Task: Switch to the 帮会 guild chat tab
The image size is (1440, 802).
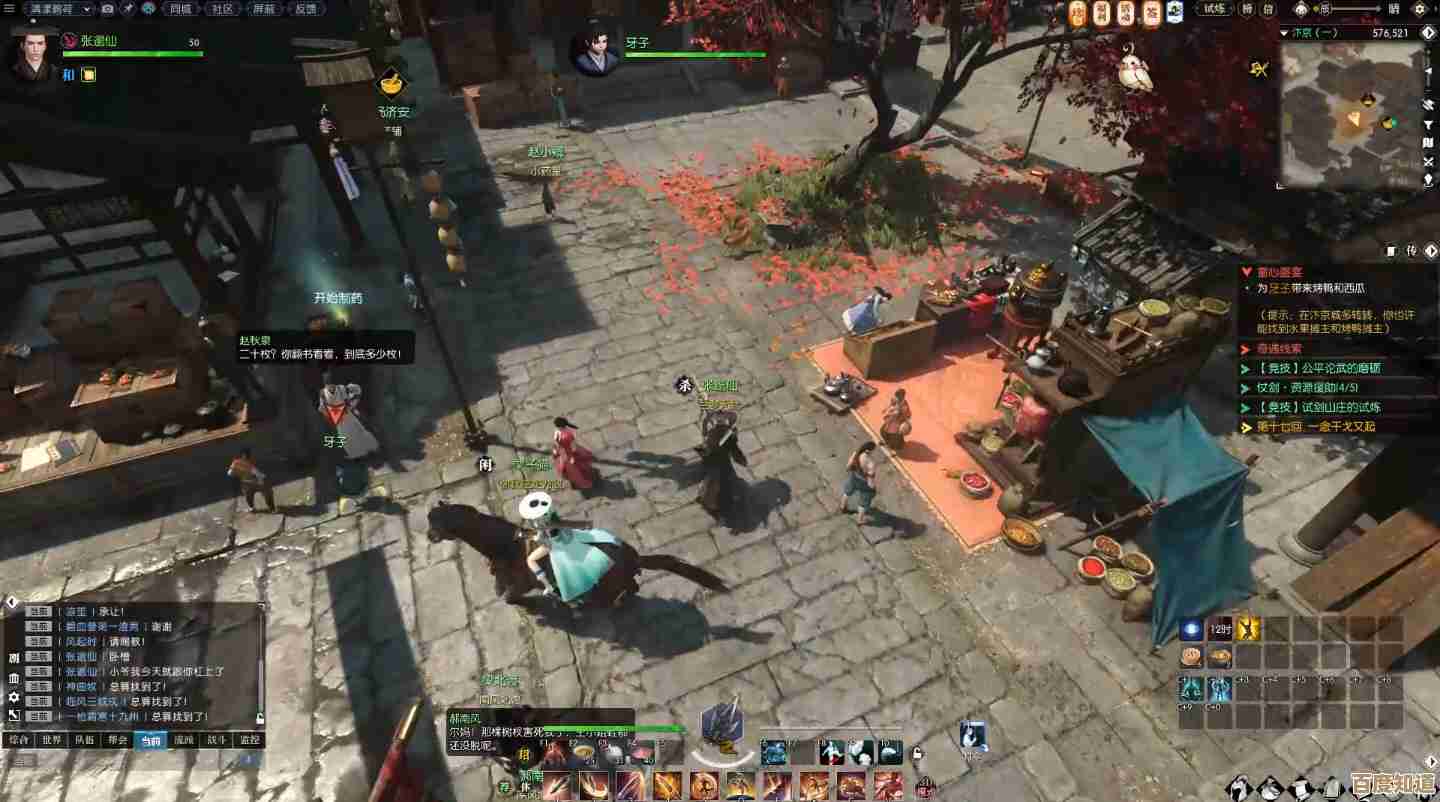Action: pos(118,740)
